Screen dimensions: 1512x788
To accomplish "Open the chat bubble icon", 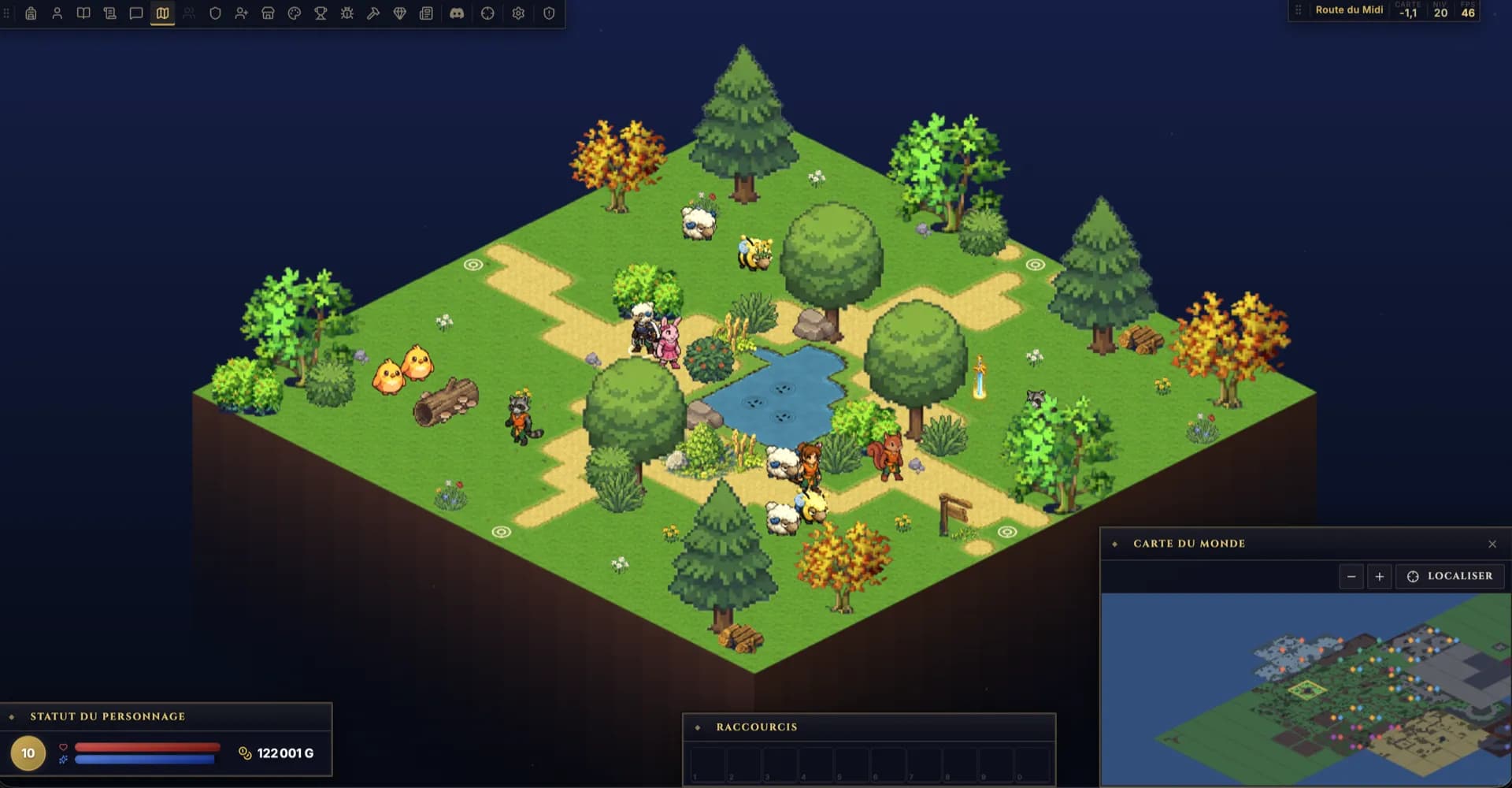I will click(136, 13).
